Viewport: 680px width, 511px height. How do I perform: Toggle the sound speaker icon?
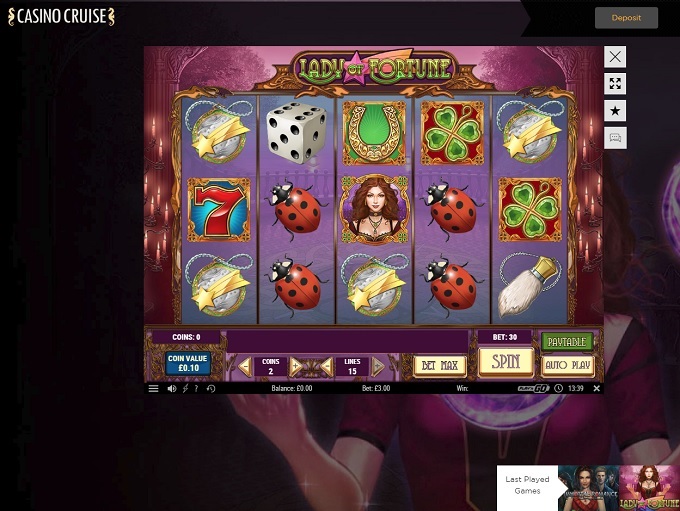tap(171, 388)
